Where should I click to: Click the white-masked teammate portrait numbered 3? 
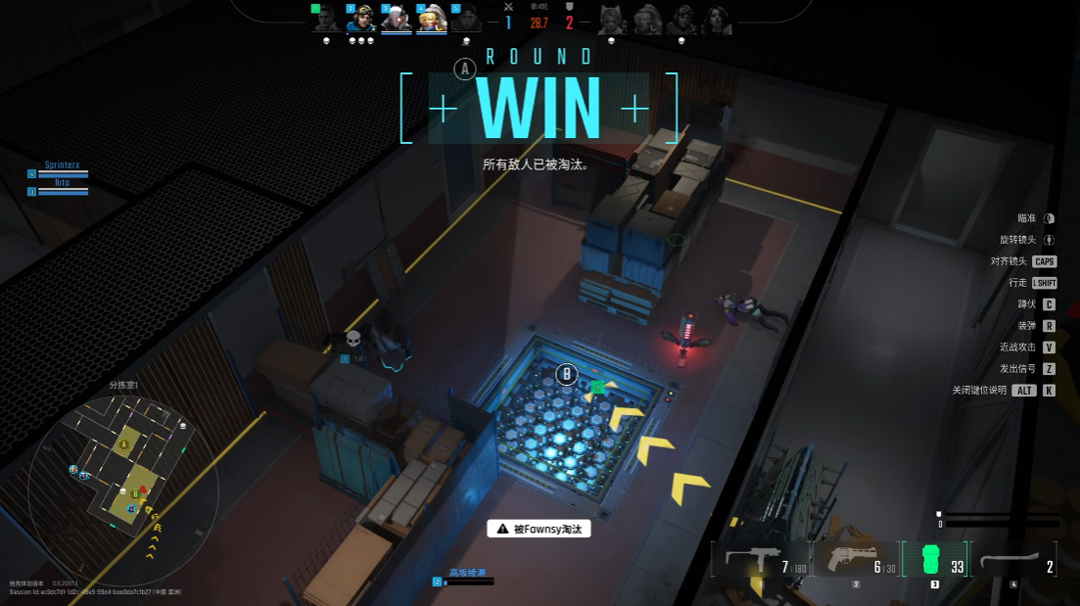click(396, 19)
